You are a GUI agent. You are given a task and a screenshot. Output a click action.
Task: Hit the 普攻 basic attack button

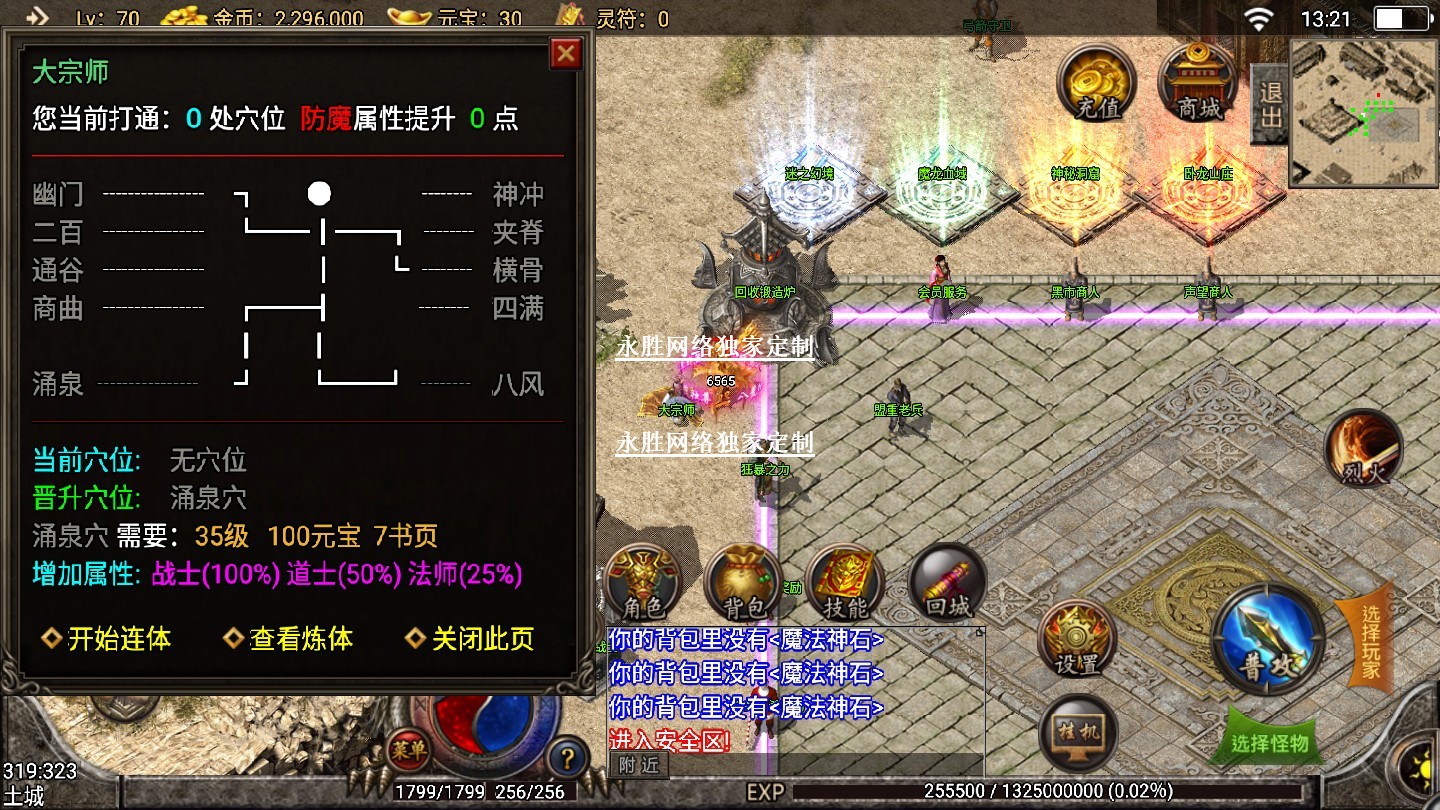pos(1268,639)
